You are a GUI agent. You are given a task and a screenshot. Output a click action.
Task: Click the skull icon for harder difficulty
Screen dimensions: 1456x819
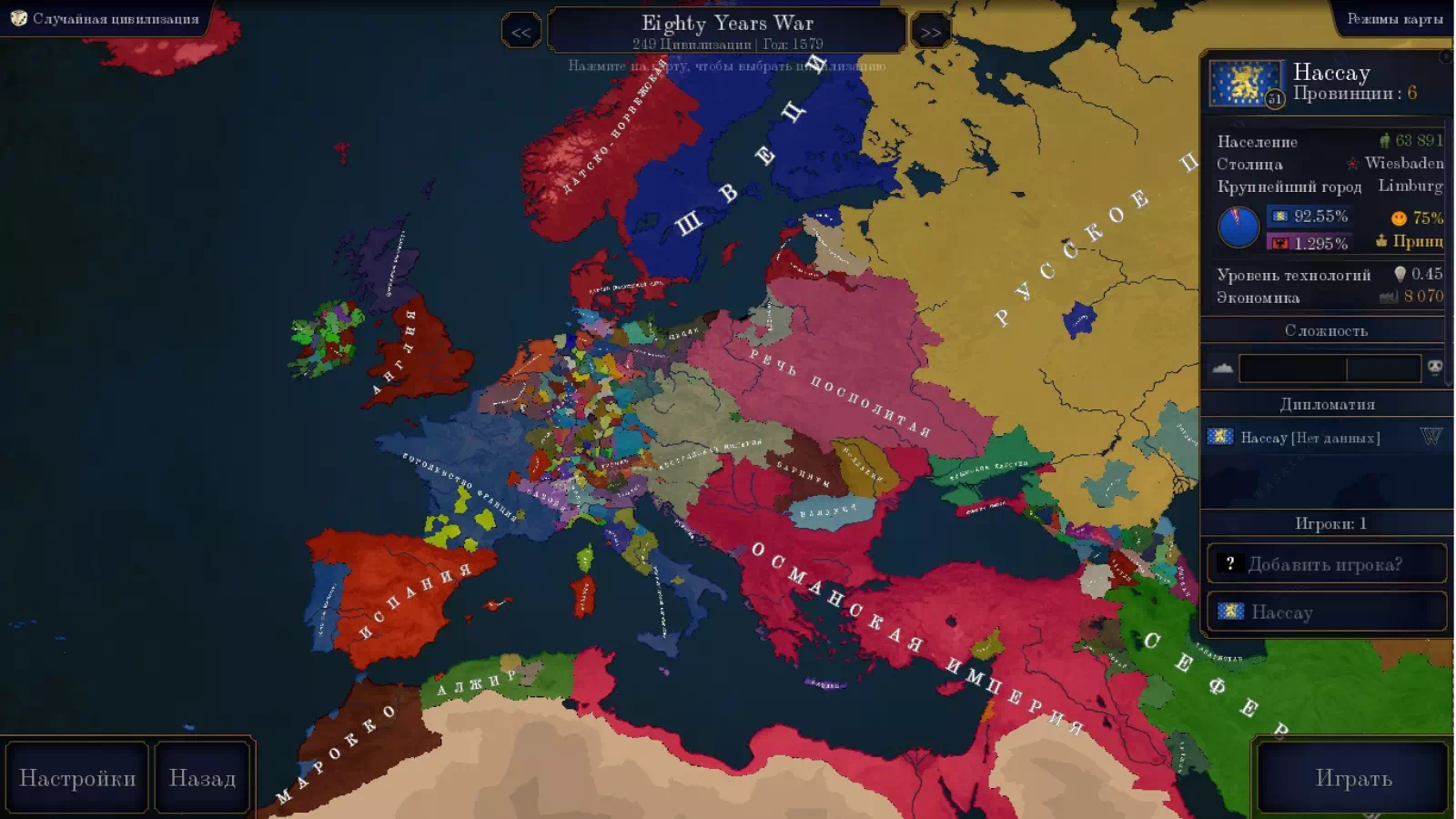[x=1435, y=368]
